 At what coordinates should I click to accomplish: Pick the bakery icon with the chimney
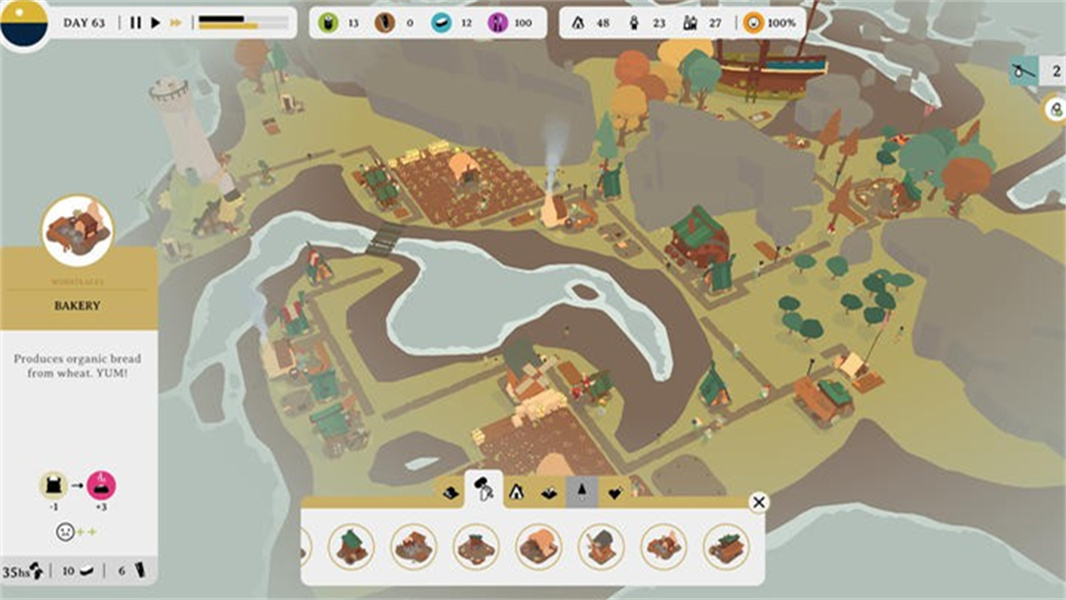click(x=663, y=546)
